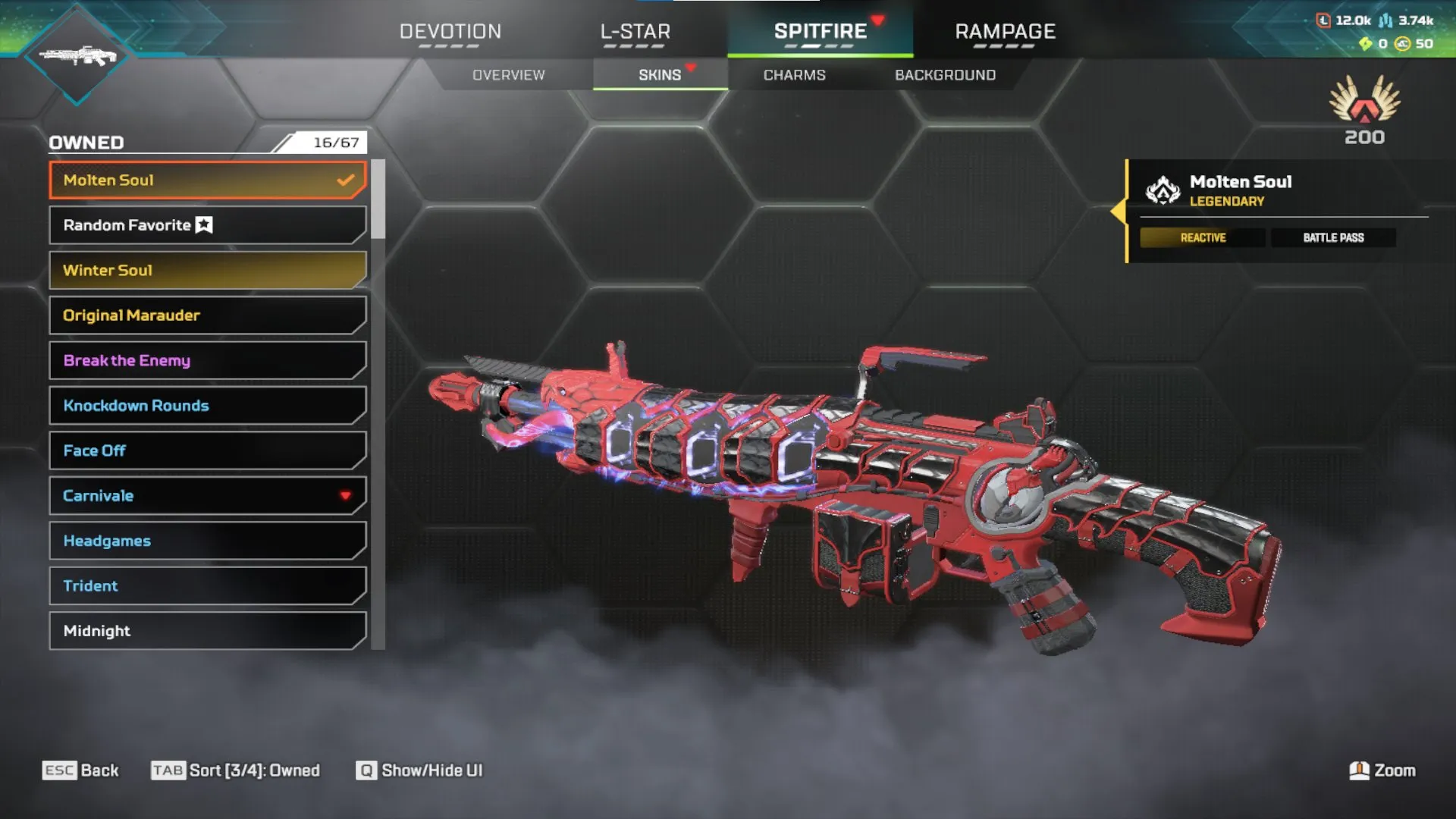Click the red notification triangle on SKINS
Image resolution: width=1456 pixels, height=819 pixels.
pos(690,66)
